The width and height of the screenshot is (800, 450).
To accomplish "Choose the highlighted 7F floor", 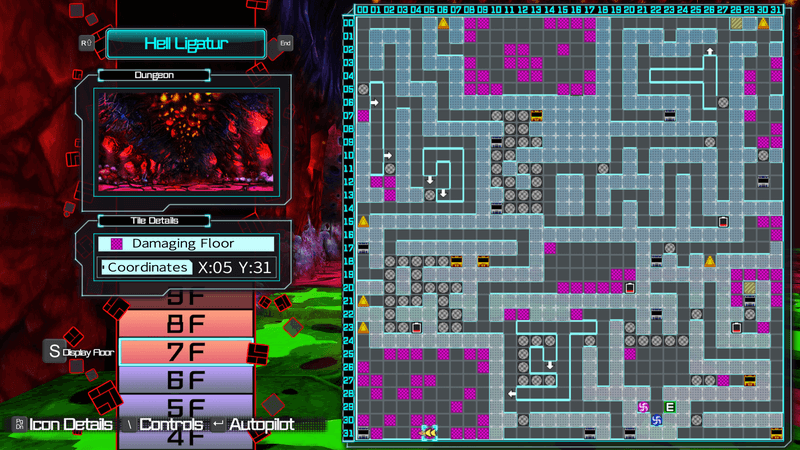I will [185, 352].
